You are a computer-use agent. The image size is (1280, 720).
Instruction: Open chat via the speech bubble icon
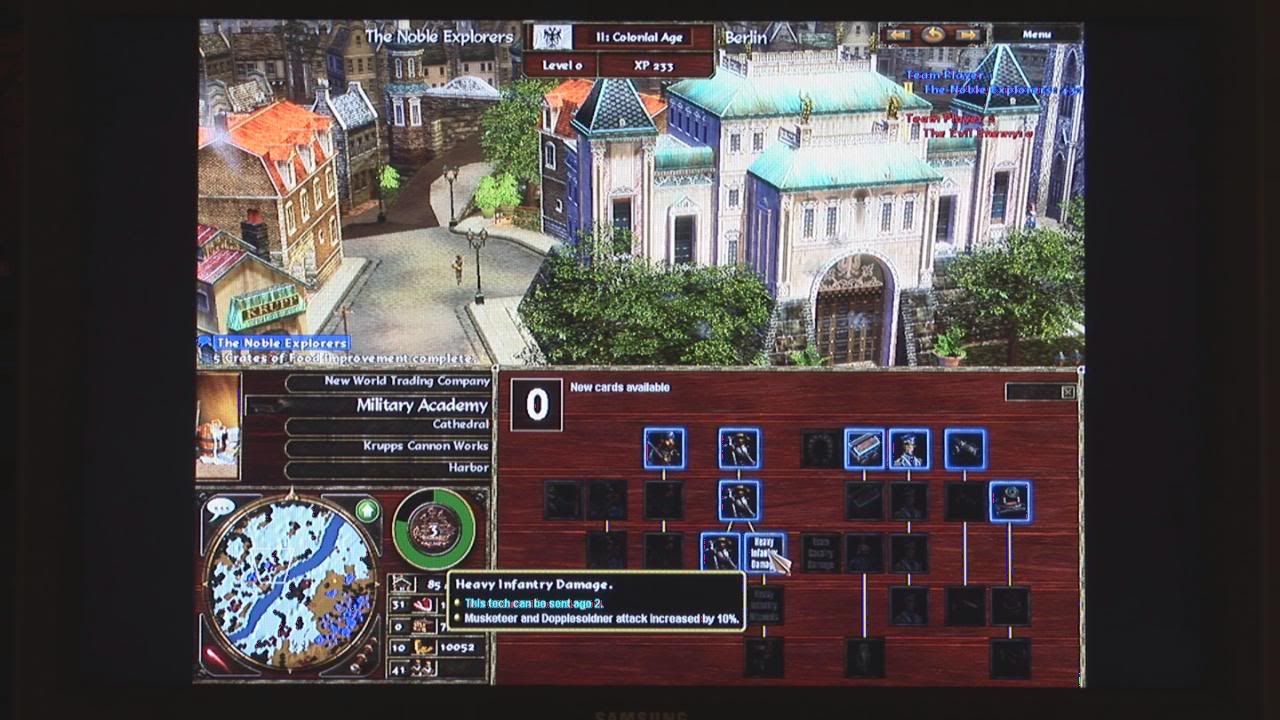point(220,507)
